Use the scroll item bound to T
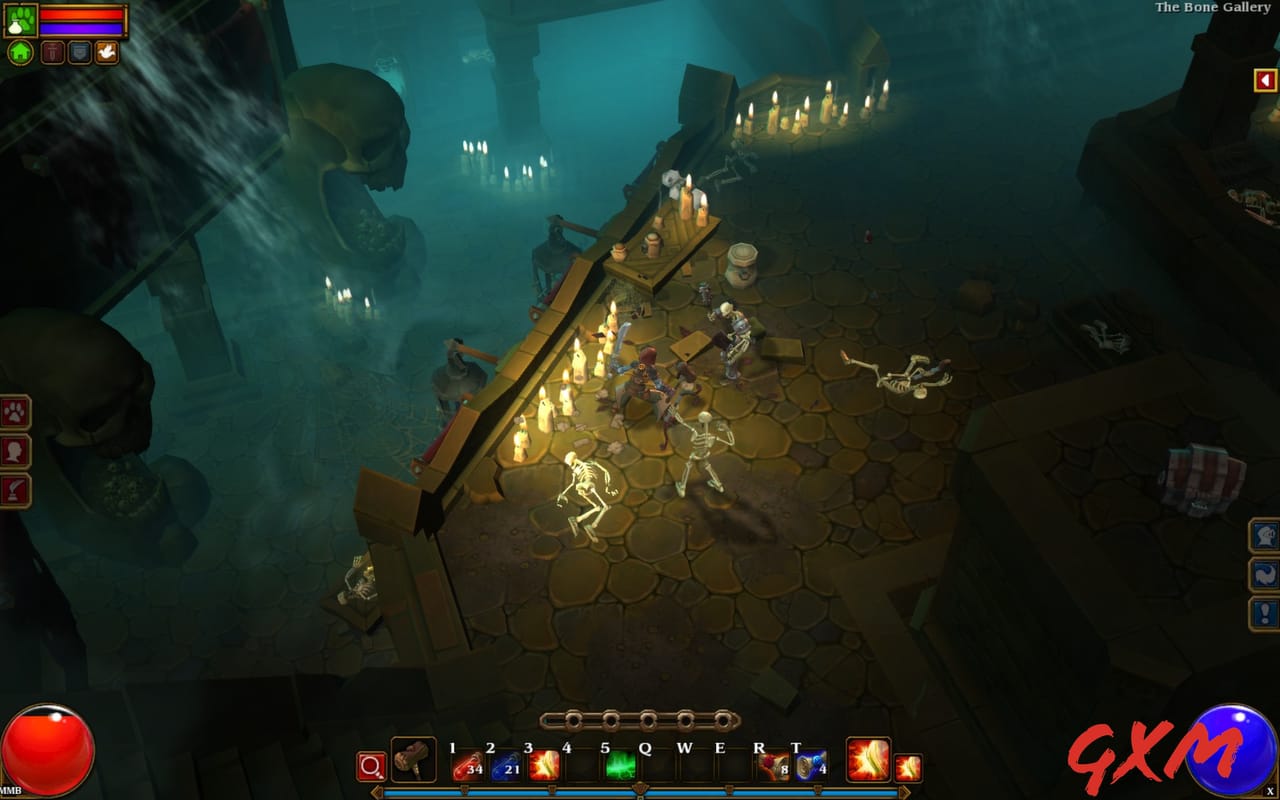Screen dimensions: 1280x800 tap(809, 765)
